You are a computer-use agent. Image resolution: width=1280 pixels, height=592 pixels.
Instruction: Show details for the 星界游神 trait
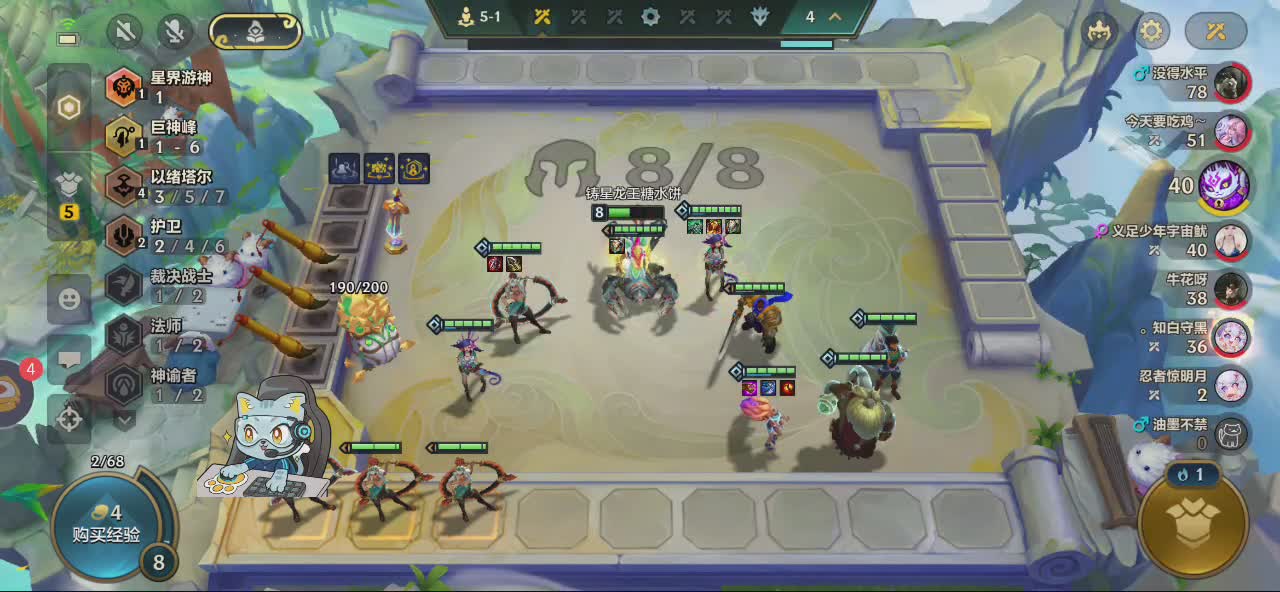124,87
